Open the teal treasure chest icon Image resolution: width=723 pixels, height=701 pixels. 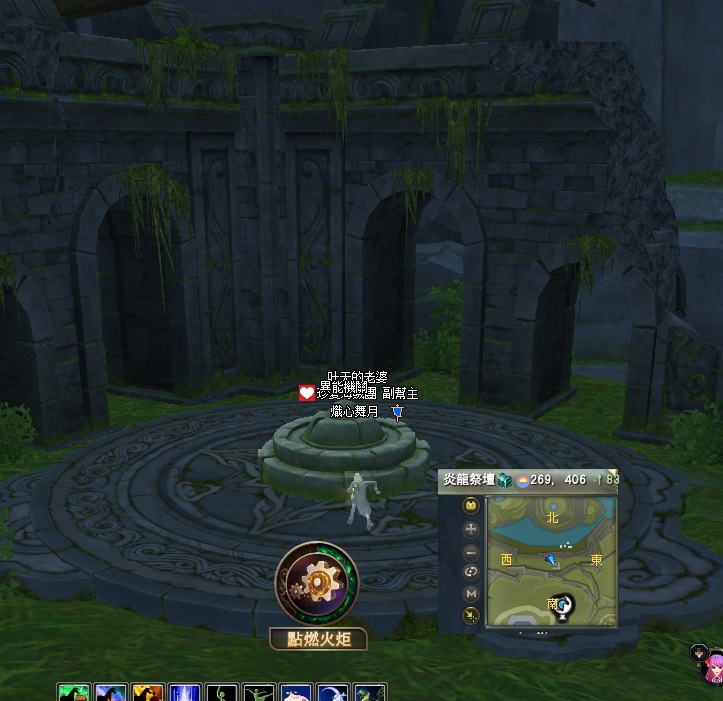click(504, 481)
